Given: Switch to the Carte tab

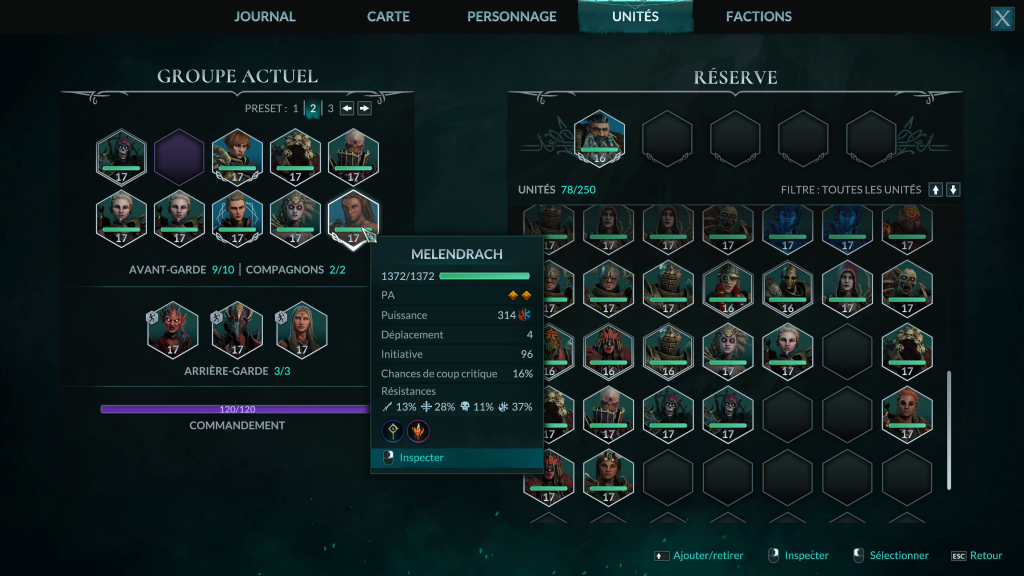Looking at the screenshot, I should click(x=388, y=17).
